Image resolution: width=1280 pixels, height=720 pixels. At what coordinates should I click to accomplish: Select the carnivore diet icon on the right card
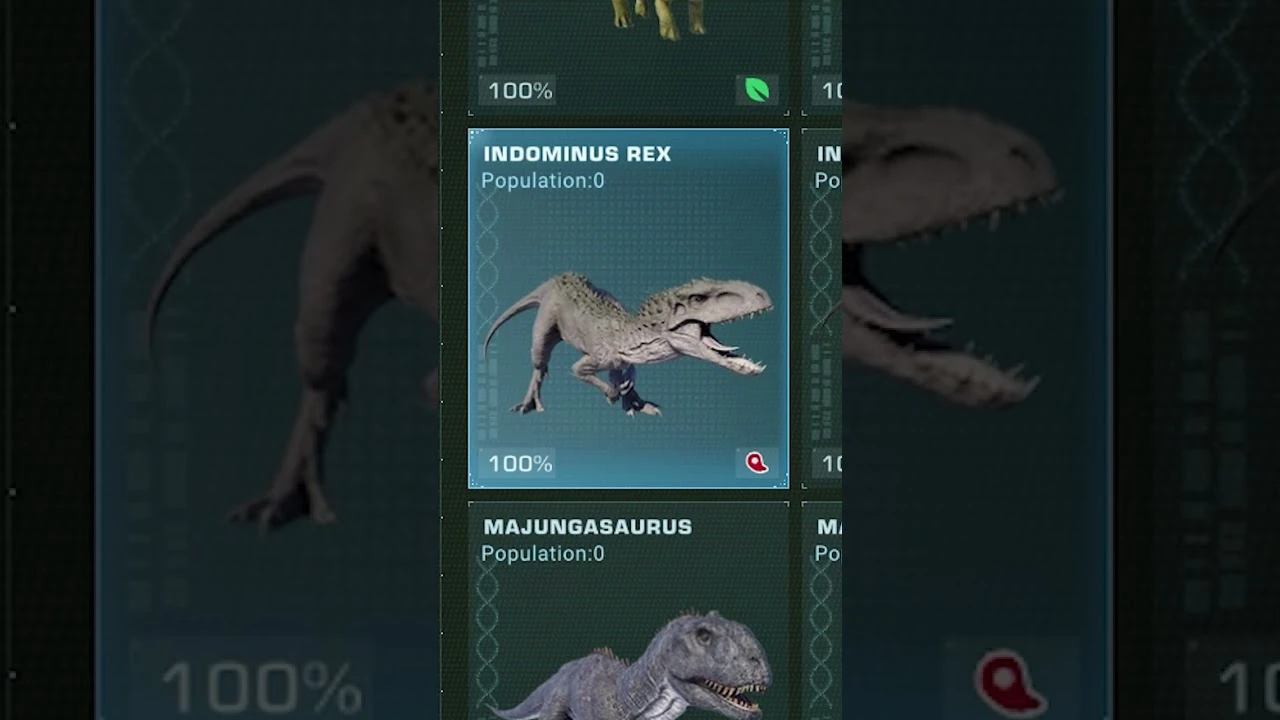point(1012,680)
